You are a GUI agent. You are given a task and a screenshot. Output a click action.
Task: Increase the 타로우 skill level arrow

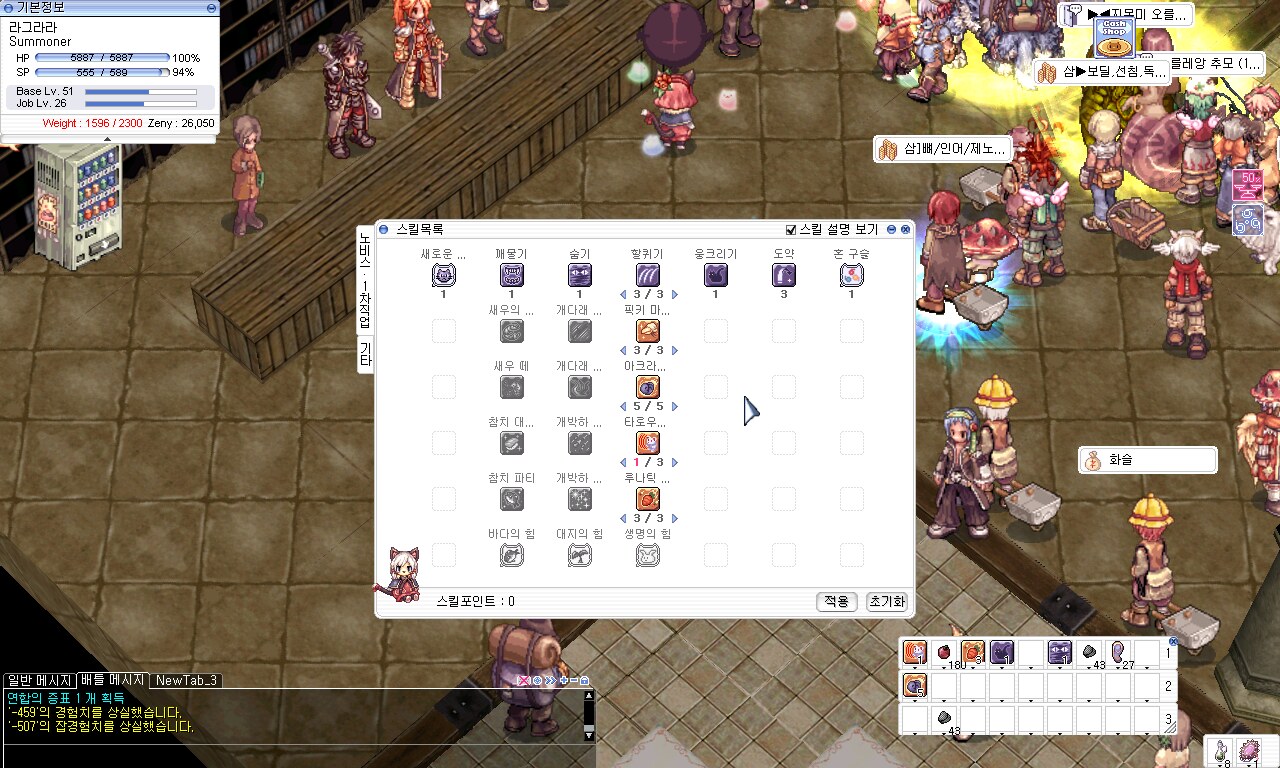[x=675, y=462]
